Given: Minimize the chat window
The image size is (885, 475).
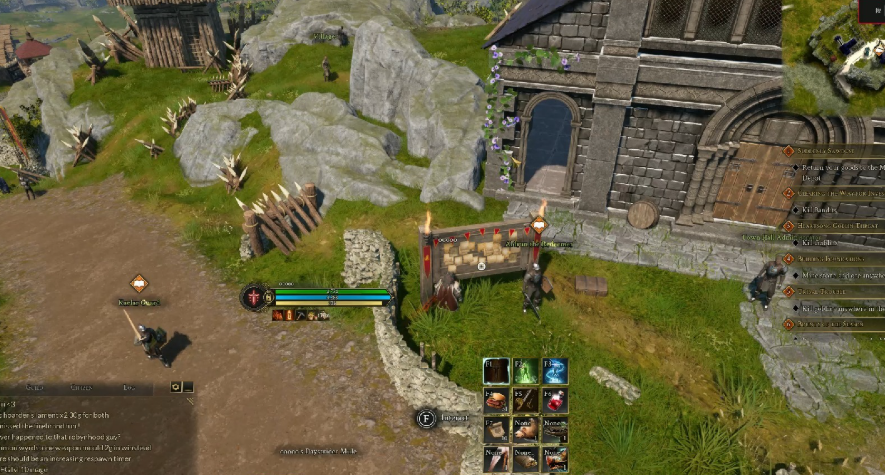Looking at the screenshot, I should [188, 386].
